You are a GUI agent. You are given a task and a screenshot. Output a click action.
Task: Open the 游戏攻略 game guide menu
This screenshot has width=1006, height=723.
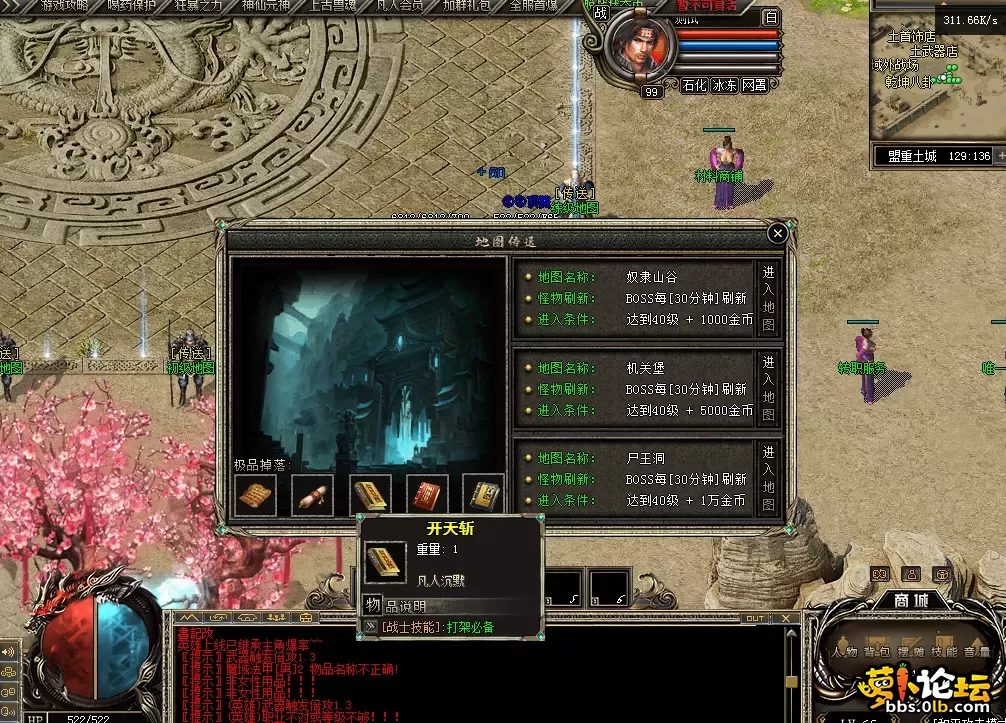65,6
